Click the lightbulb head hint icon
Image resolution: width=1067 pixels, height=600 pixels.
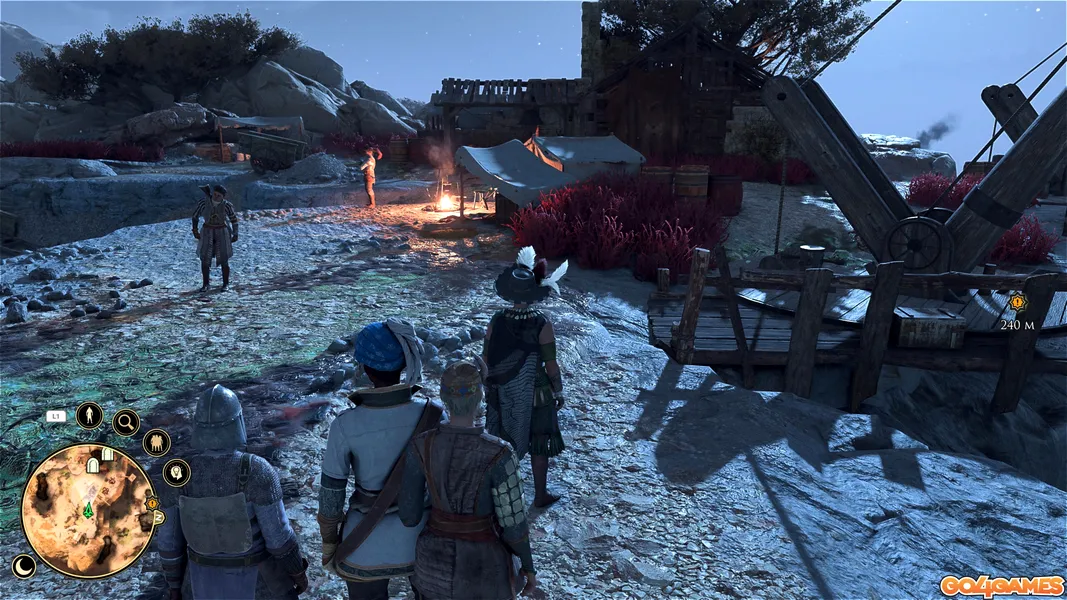pos(176,472)
